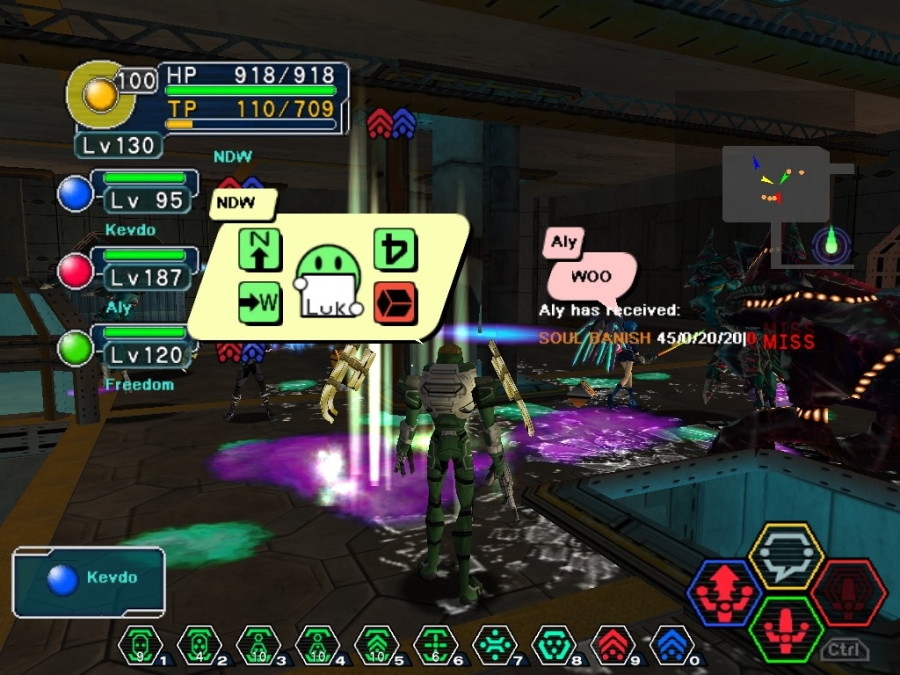Image resolution: width=900 pixels, height=675 pixels.
Task: Trigger the technique in hotbar slot 8
Action: pyautogui.click(x=553, y=645)
